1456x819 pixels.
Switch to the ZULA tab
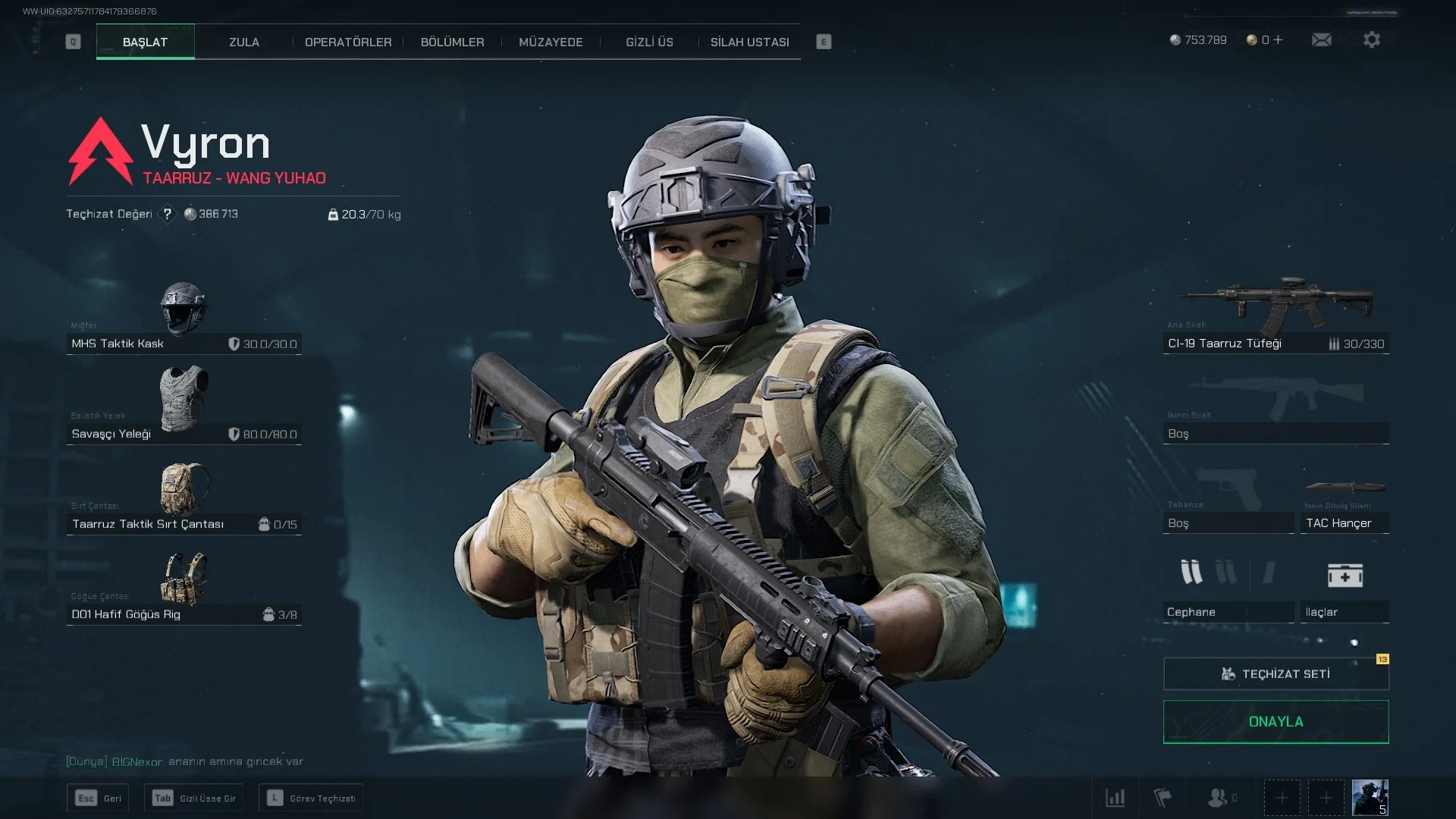click(244, 42)
